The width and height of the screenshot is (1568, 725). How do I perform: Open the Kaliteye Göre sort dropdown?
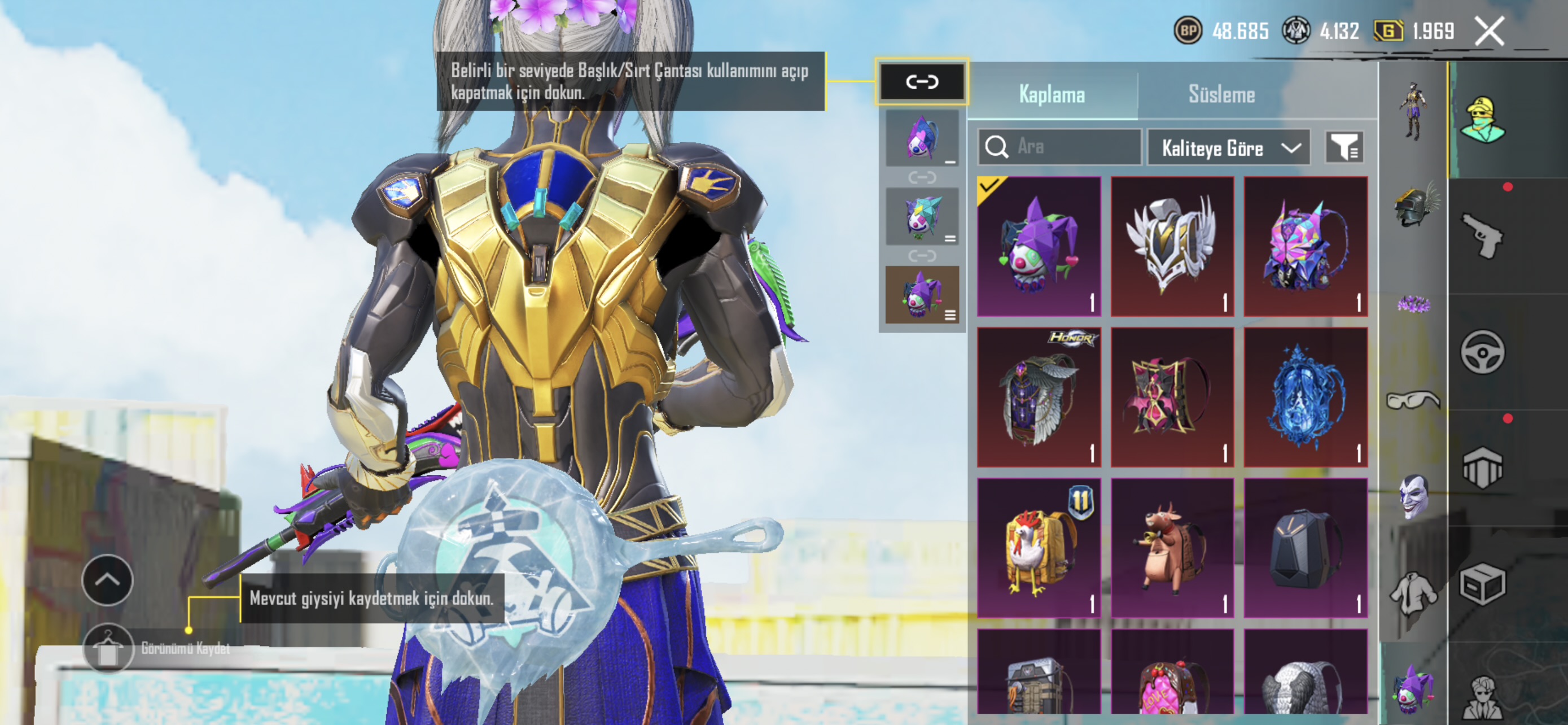click(1228, 148)
